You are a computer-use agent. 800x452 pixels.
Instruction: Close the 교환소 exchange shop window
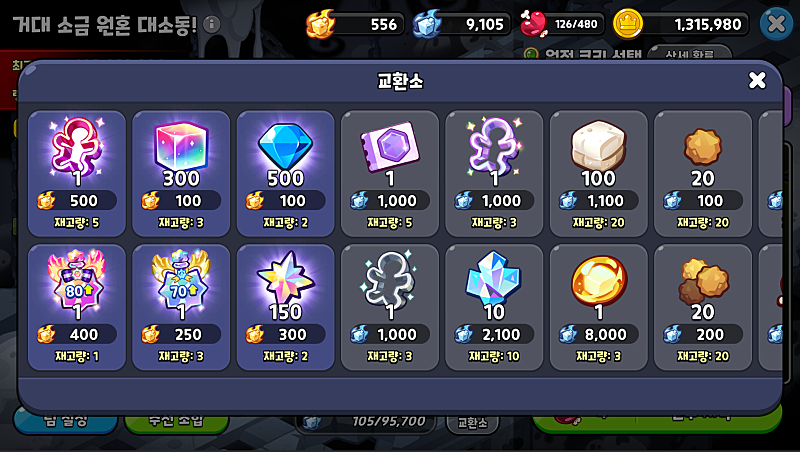coord(757,80)
